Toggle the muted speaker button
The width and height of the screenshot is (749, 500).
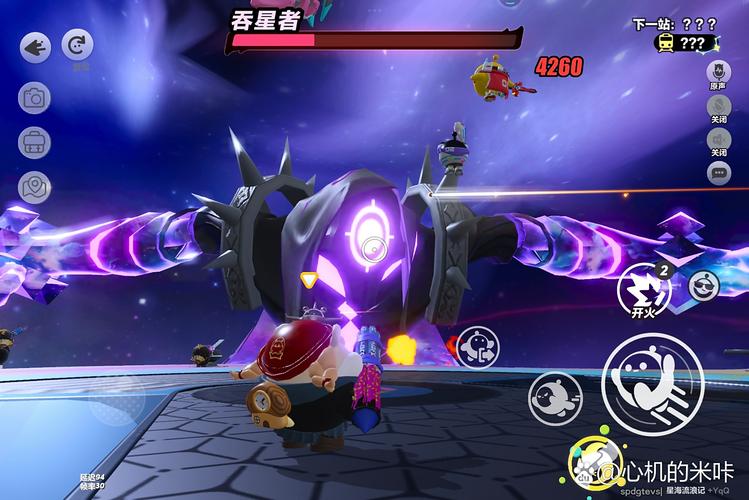(x=718, y=139)
